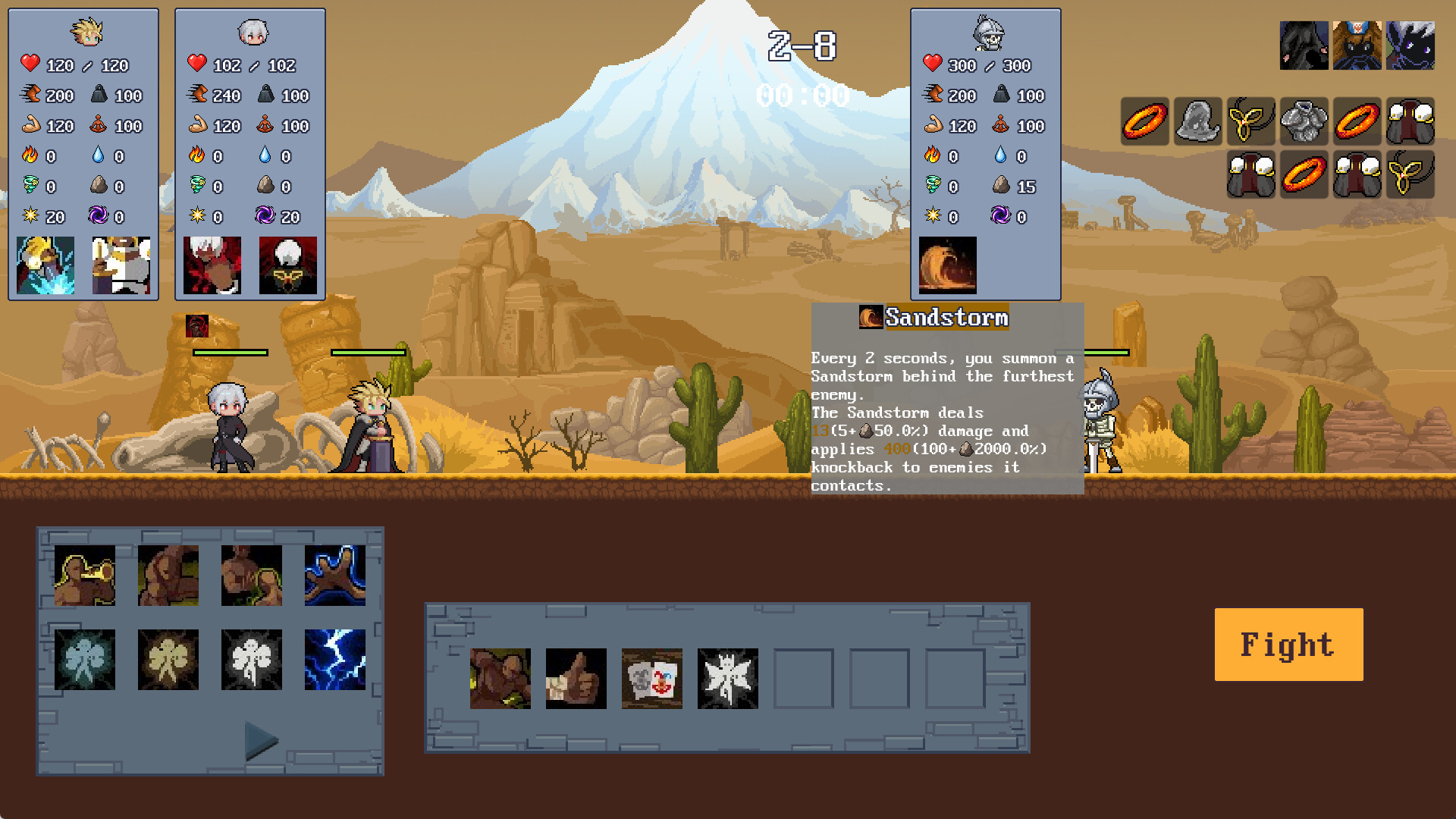Select the trumpet blower skill icon
Viewport: 1456px width, 819px height.
coord(84,576)
